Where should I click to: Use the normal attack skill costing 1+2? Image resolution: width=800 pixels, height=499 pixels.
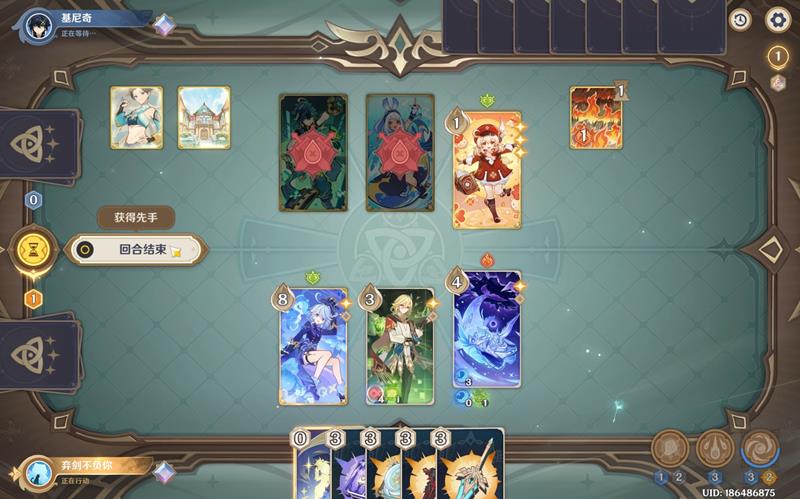point(669,449)
